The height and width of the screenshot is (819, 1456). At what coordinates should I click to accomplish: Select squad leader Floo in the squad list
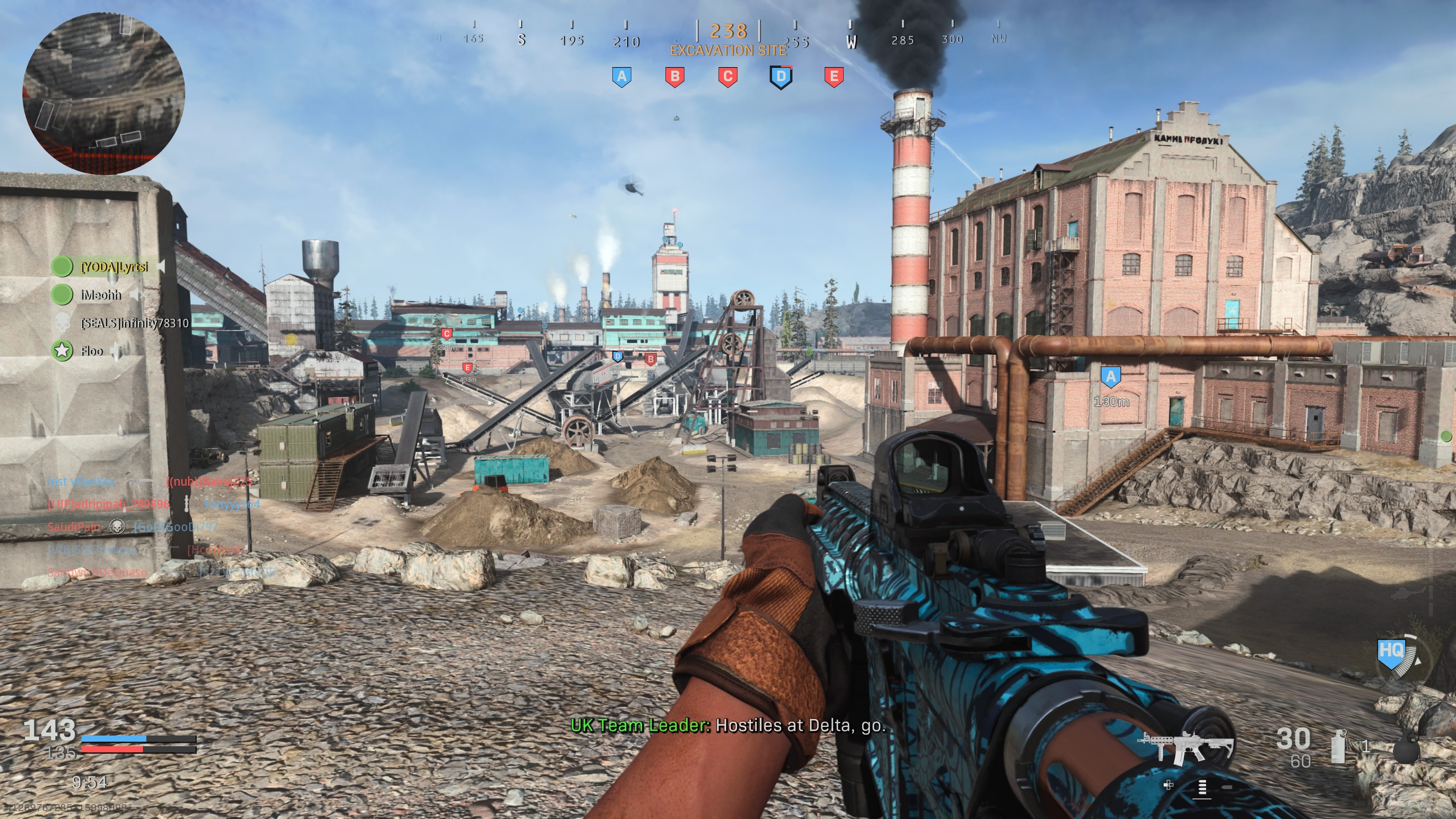click(x=91, y=351)
